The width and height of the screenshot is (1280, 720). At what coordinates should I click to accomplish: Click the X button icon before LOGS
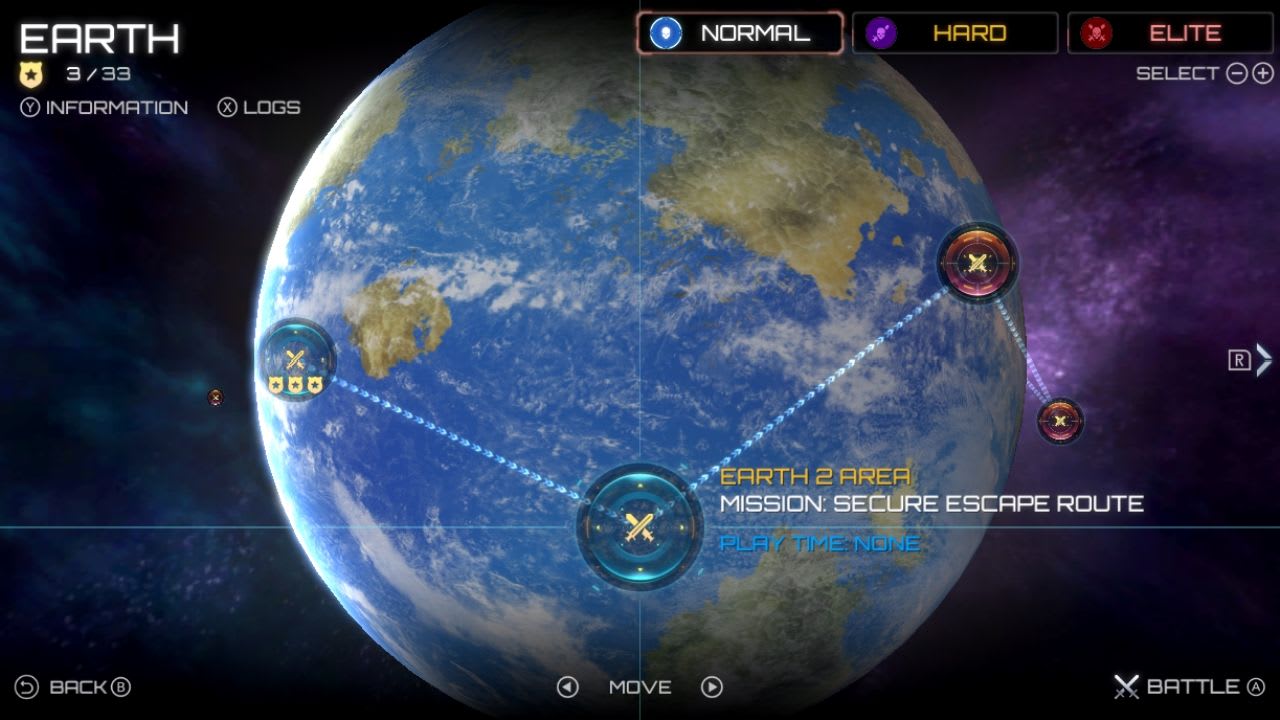pos(229,107)
